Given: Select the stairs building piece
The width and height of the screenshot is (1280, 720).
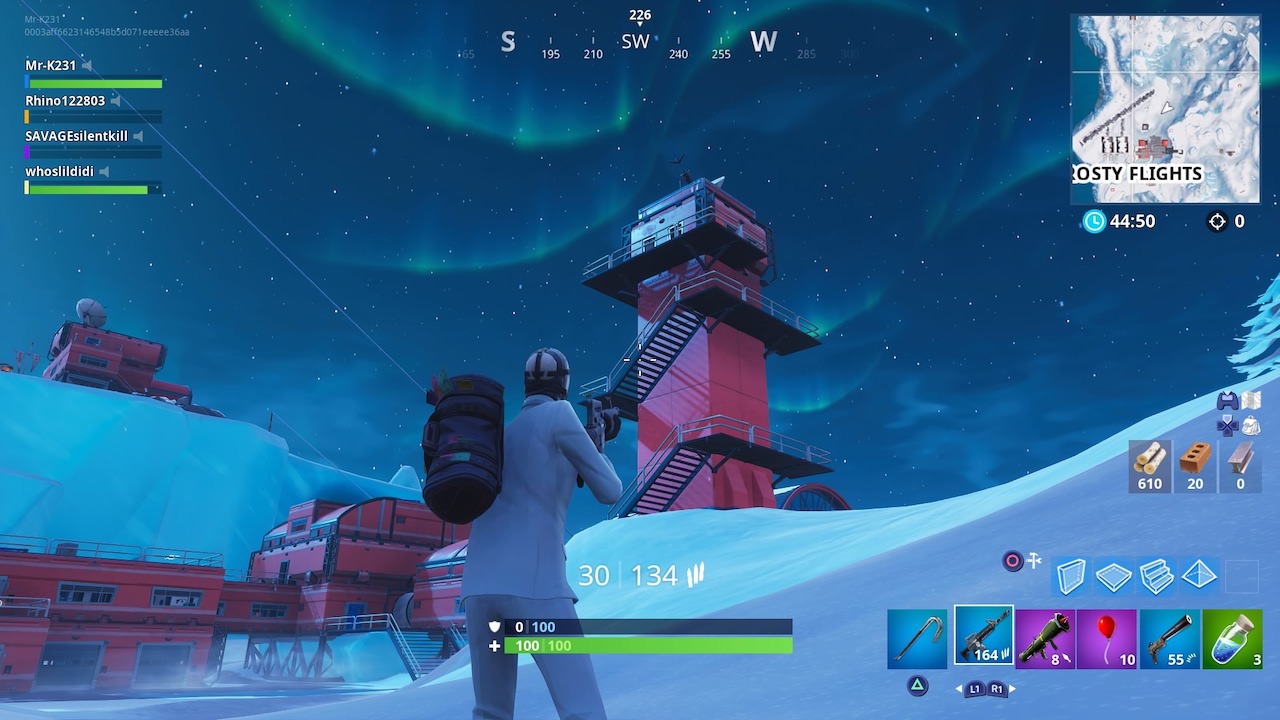Looking at the screenshot, I should pyautogui.click(x=1156, y=576).
